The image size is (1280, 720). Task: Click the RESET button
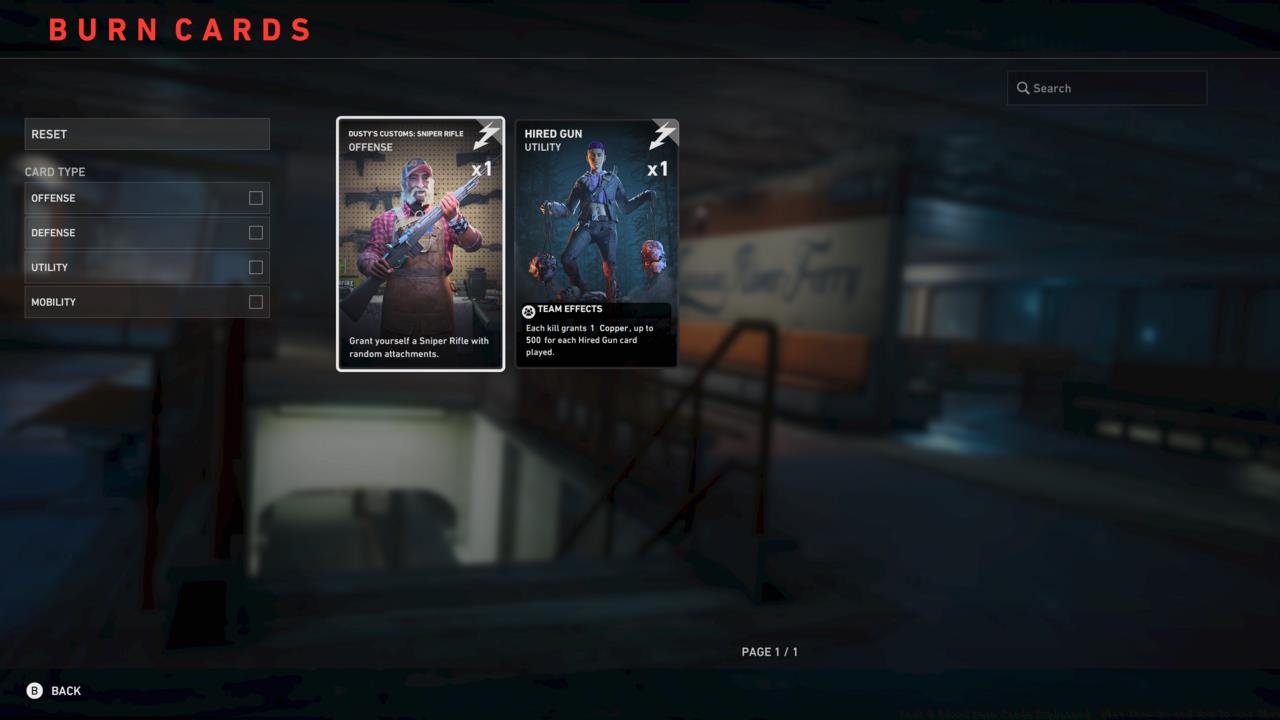point(147,133)
